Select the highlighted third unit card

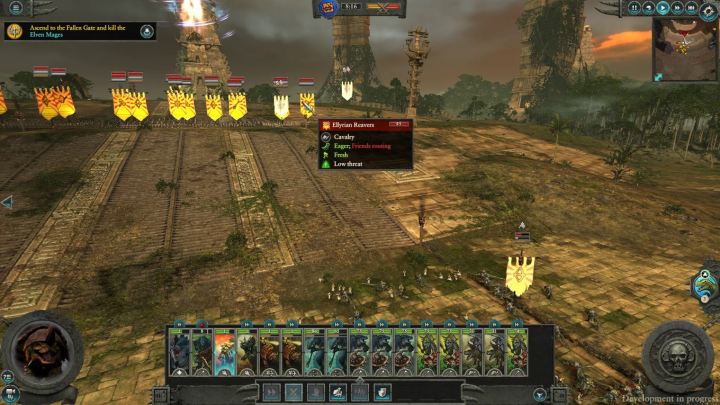[x=225, y=354]
